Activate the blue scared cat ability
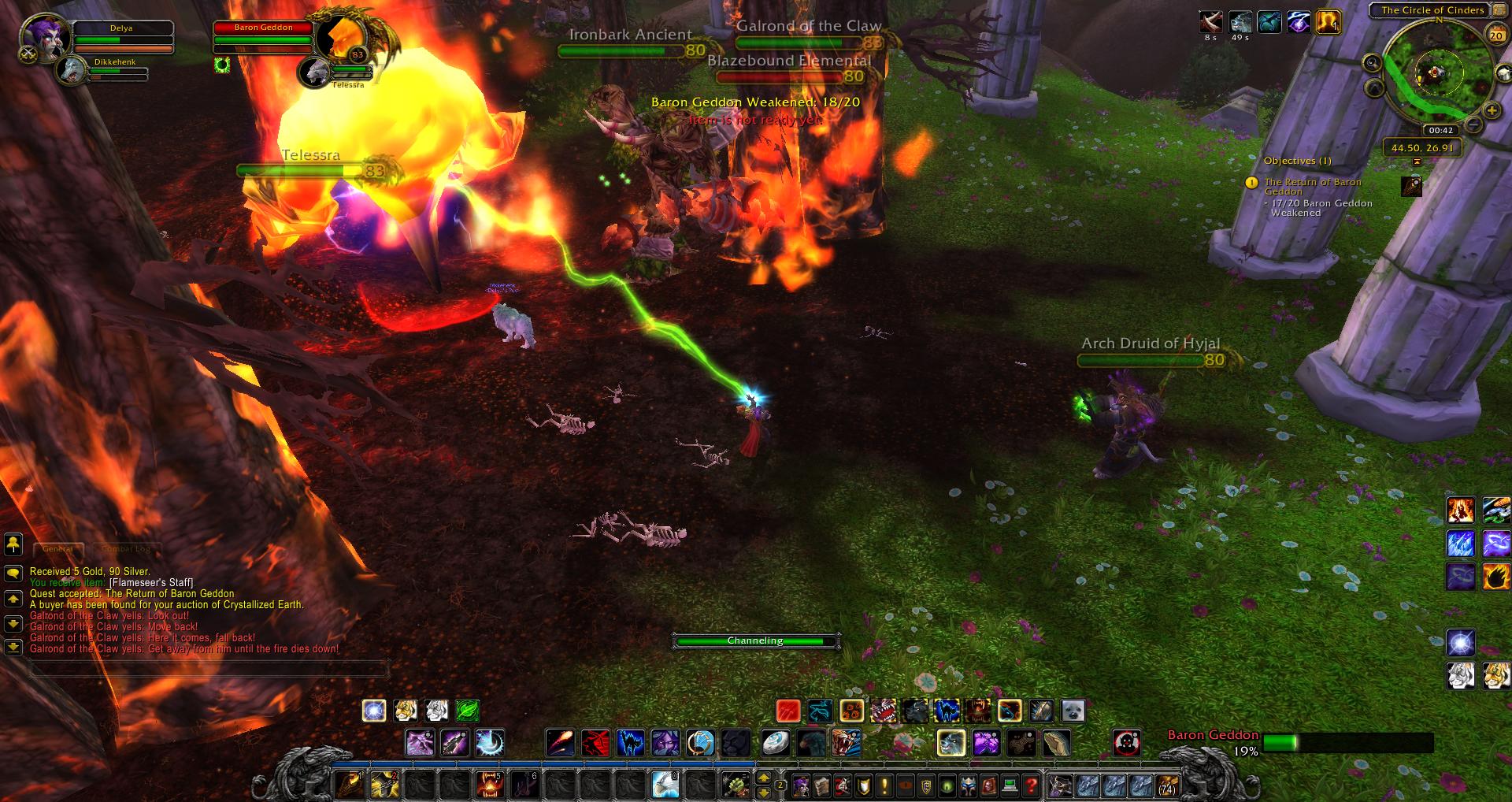The image size is (1512, 802). (x=630, y=743)
